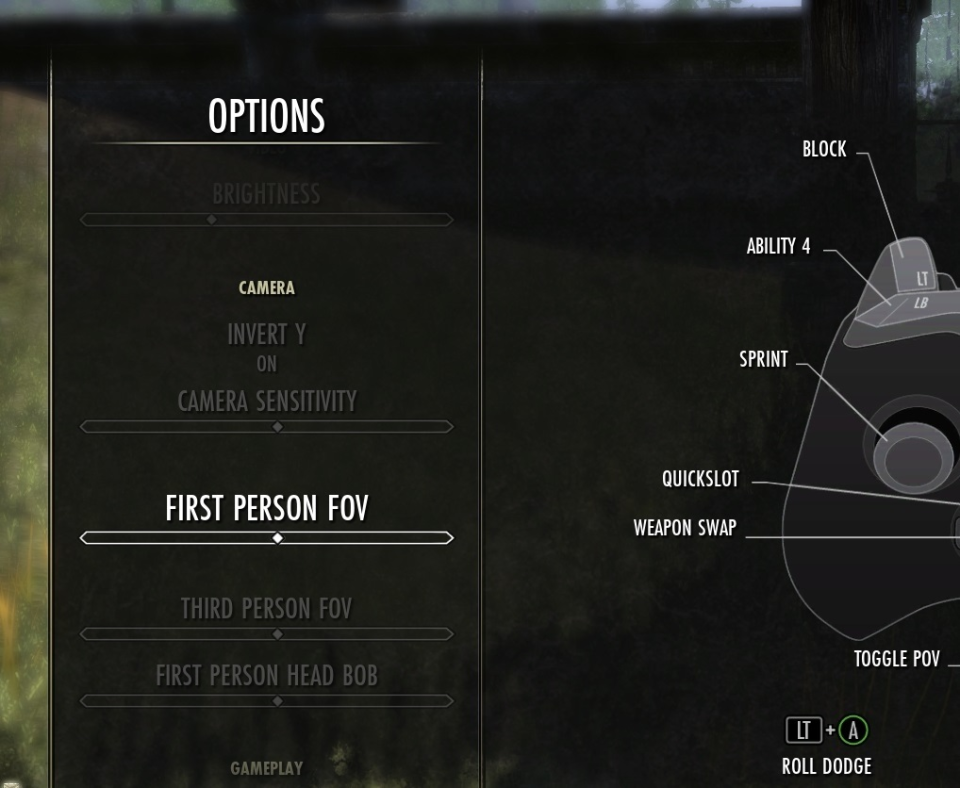
Task: Select the Camera Sensitivity option
Action: pos(266,401)
